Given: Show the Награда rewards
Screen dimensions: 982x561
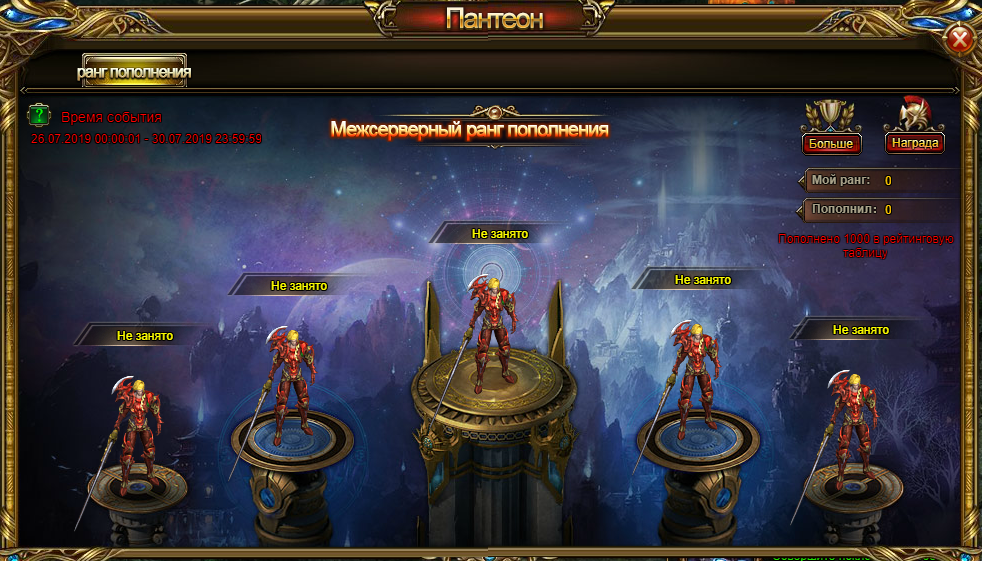Looking at the screenshot, I should tap(915, 143).
